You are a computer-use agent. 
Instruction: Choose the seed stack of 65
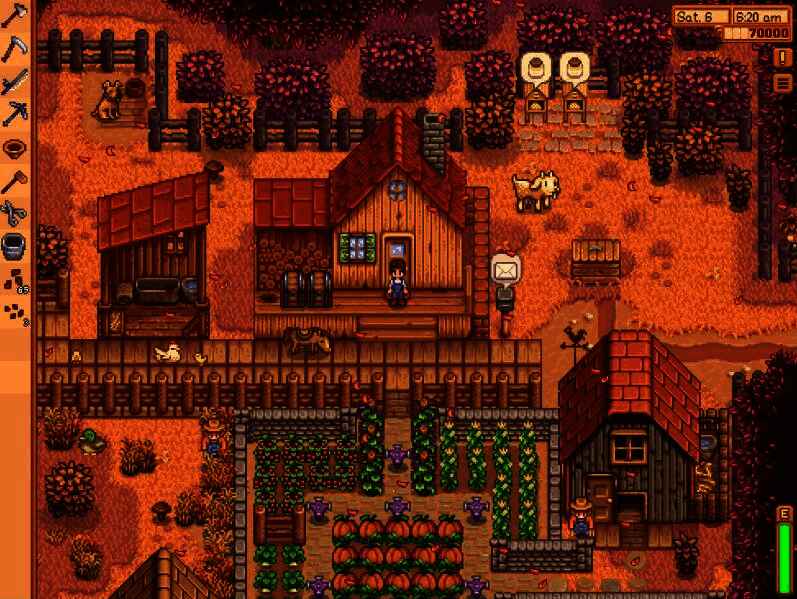coord(16,278)
